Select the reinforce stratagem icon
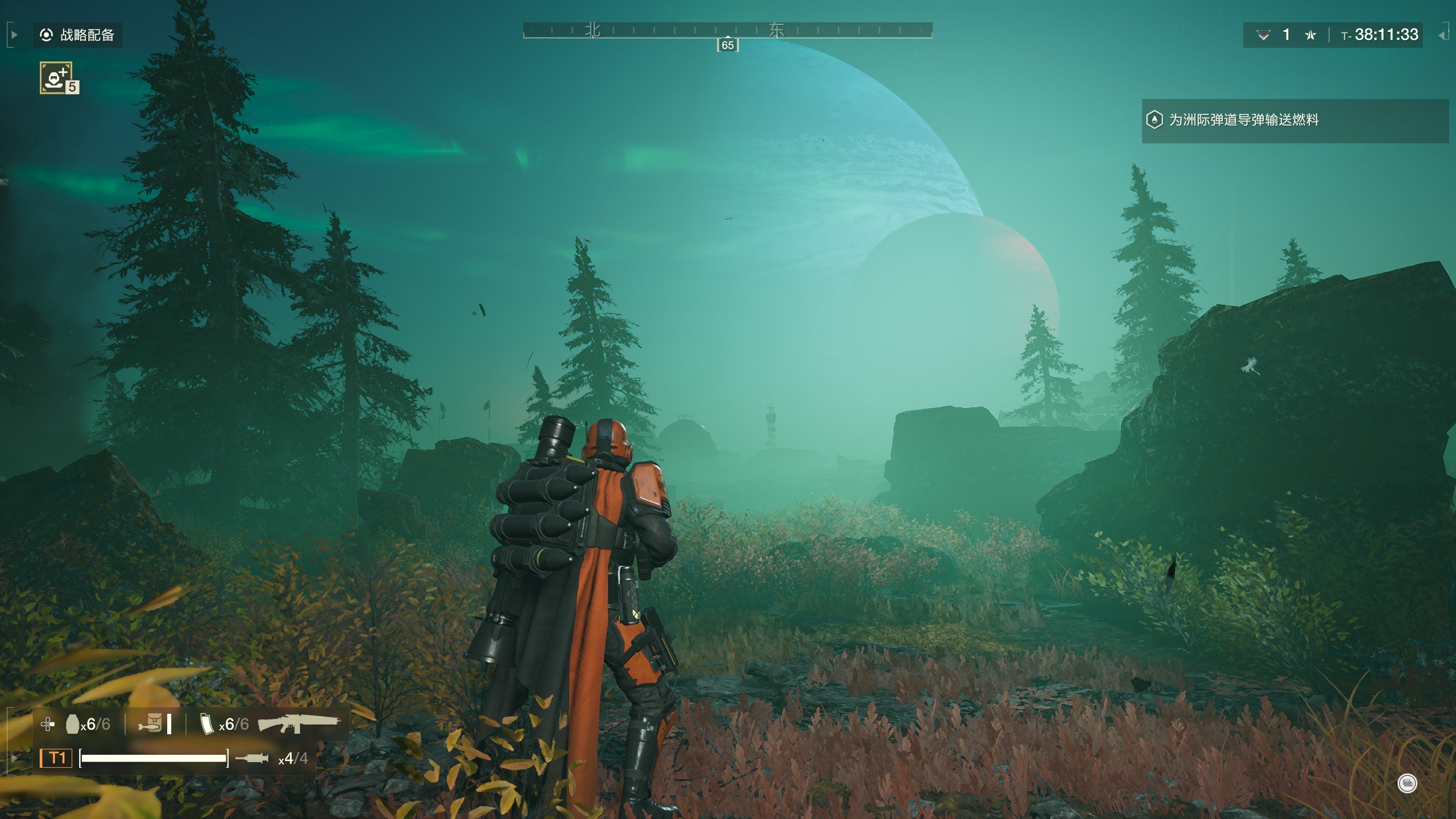Image resolution: width=1456 pixels, height=819 pixels. click(56, 77)
